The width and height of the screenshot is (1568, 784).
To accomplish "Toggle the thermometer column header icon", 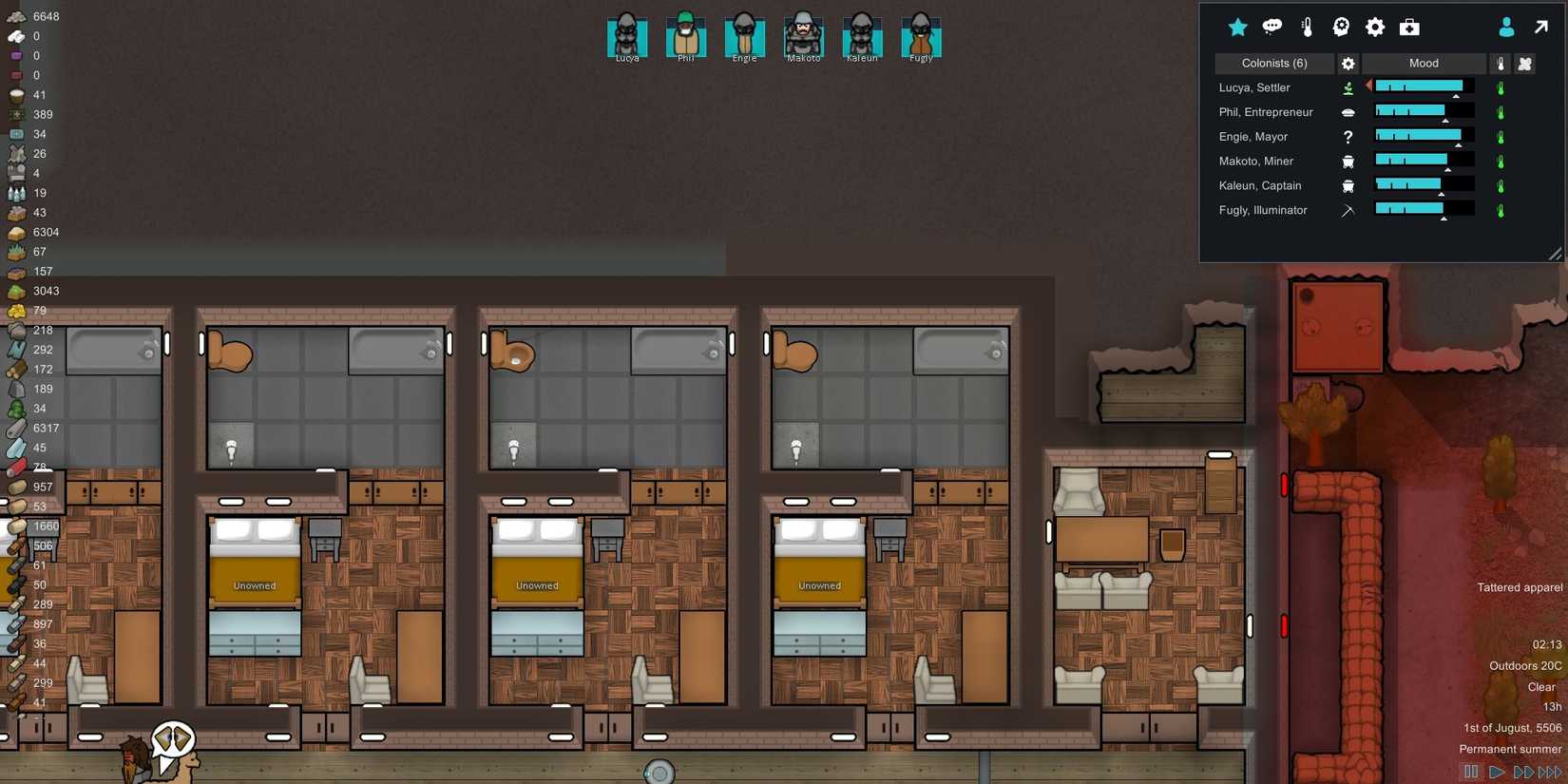I will (x=1501, y=63).
